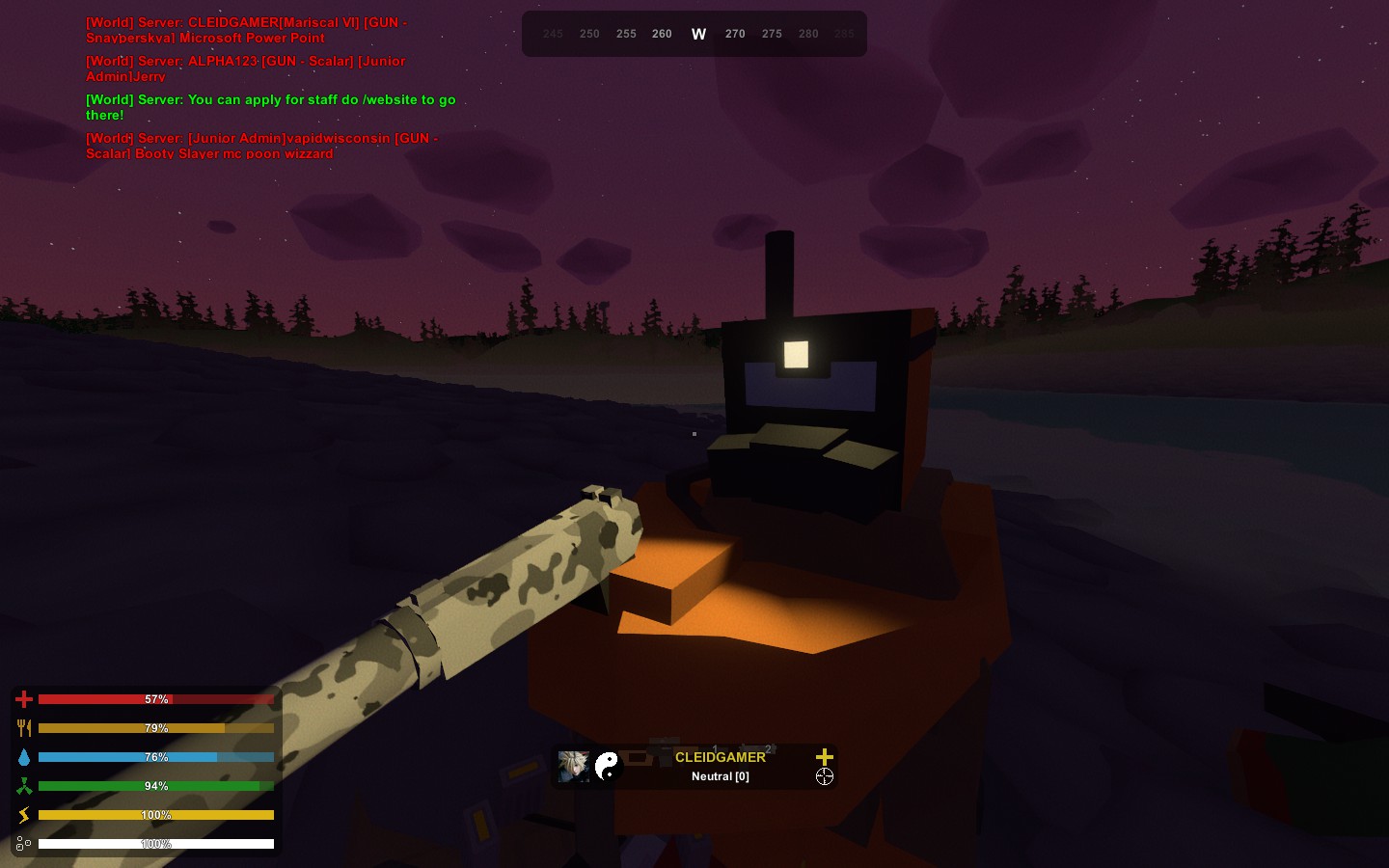Click the oxygen bubbles icon
1389x868 pixels.
(24, 844)
